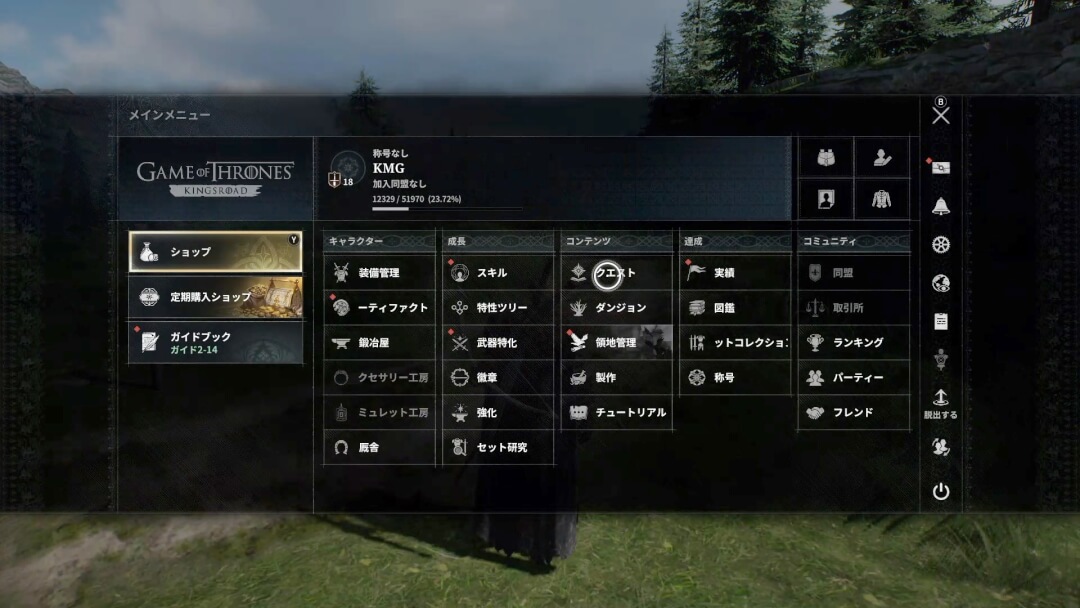Click the power icon to quit

[x=941, y=491]
